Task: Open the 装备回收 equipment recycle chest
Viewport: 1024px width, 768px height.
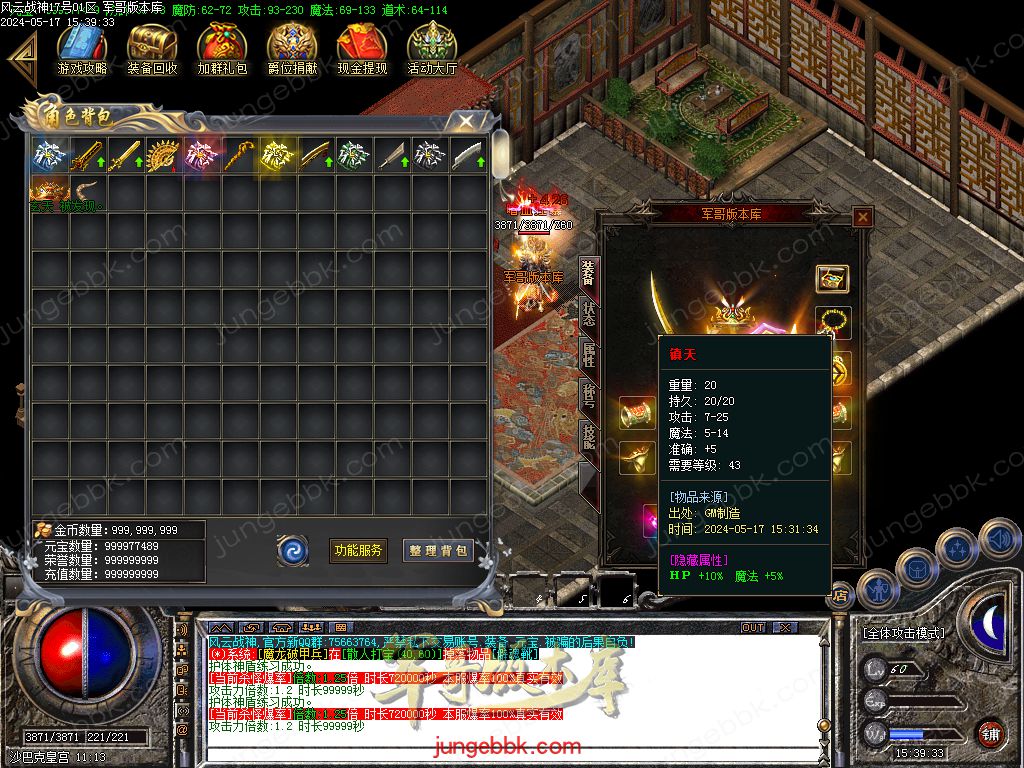Action: [x=152, y=48]
